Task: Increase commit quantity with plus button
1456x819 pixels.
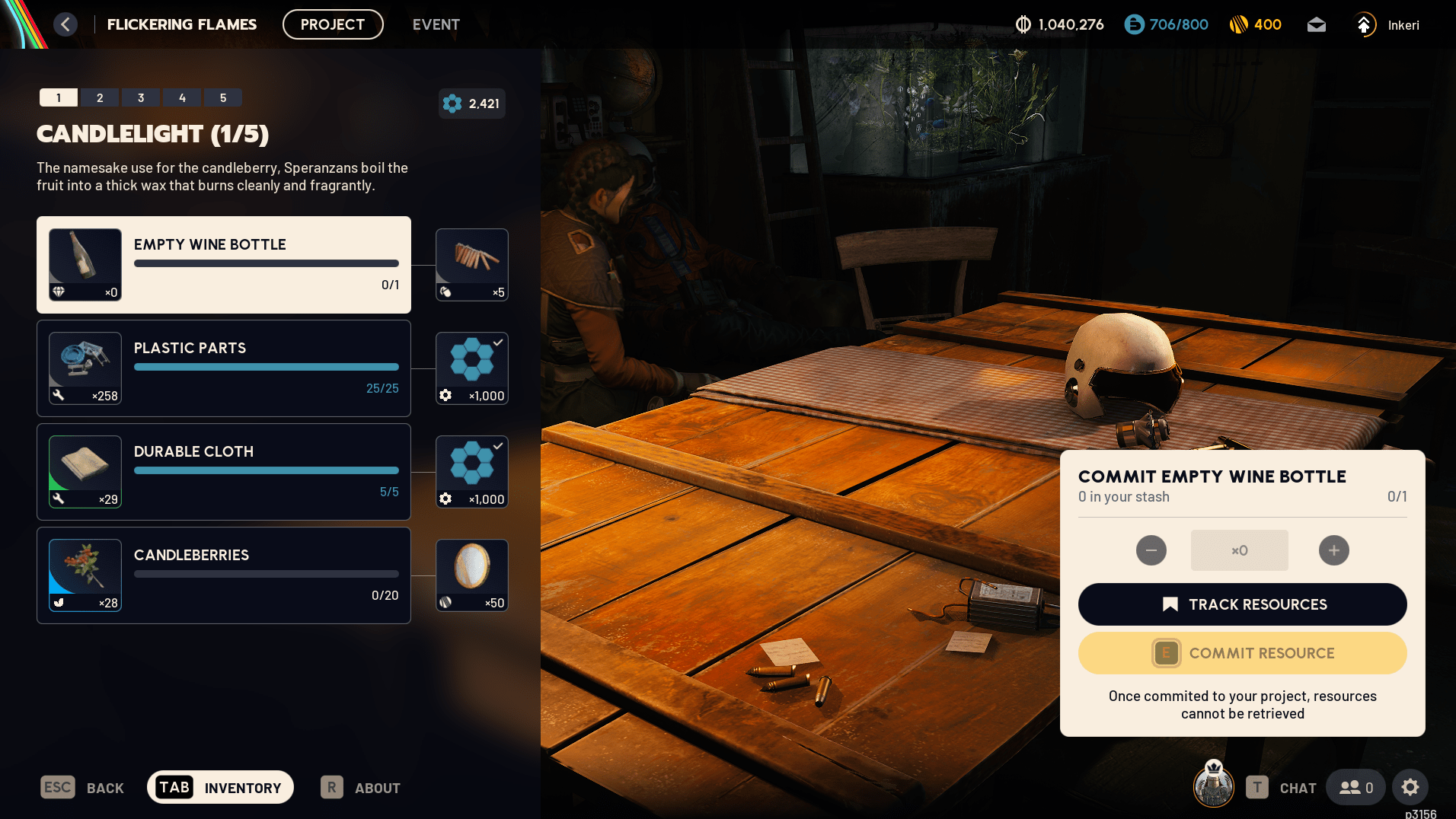Action: click(1334, 550)
